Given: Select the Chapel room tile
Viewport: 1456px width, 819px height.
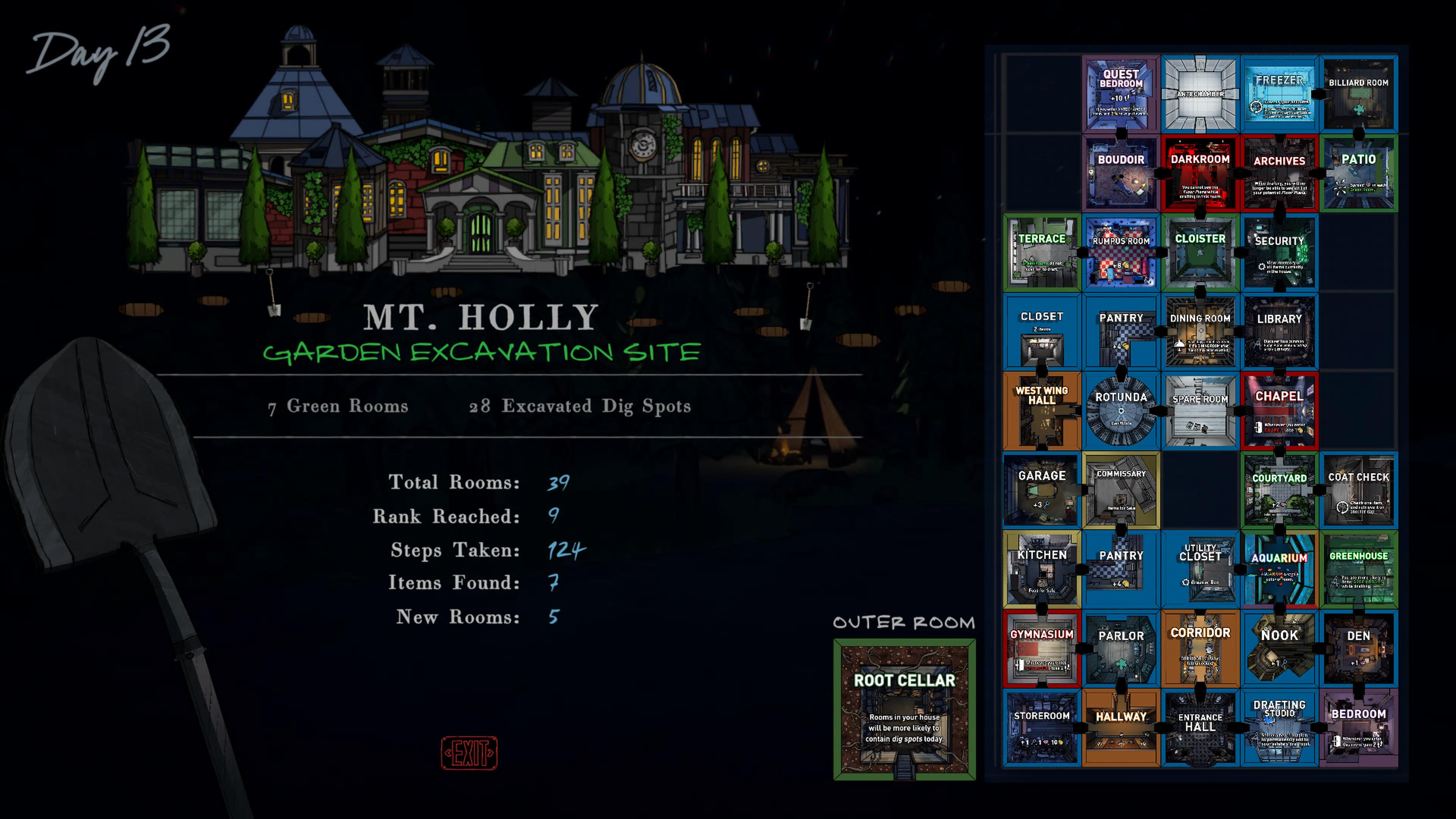Looking at the screenshot, I should pyautogui.click(x=1279, y=411).
